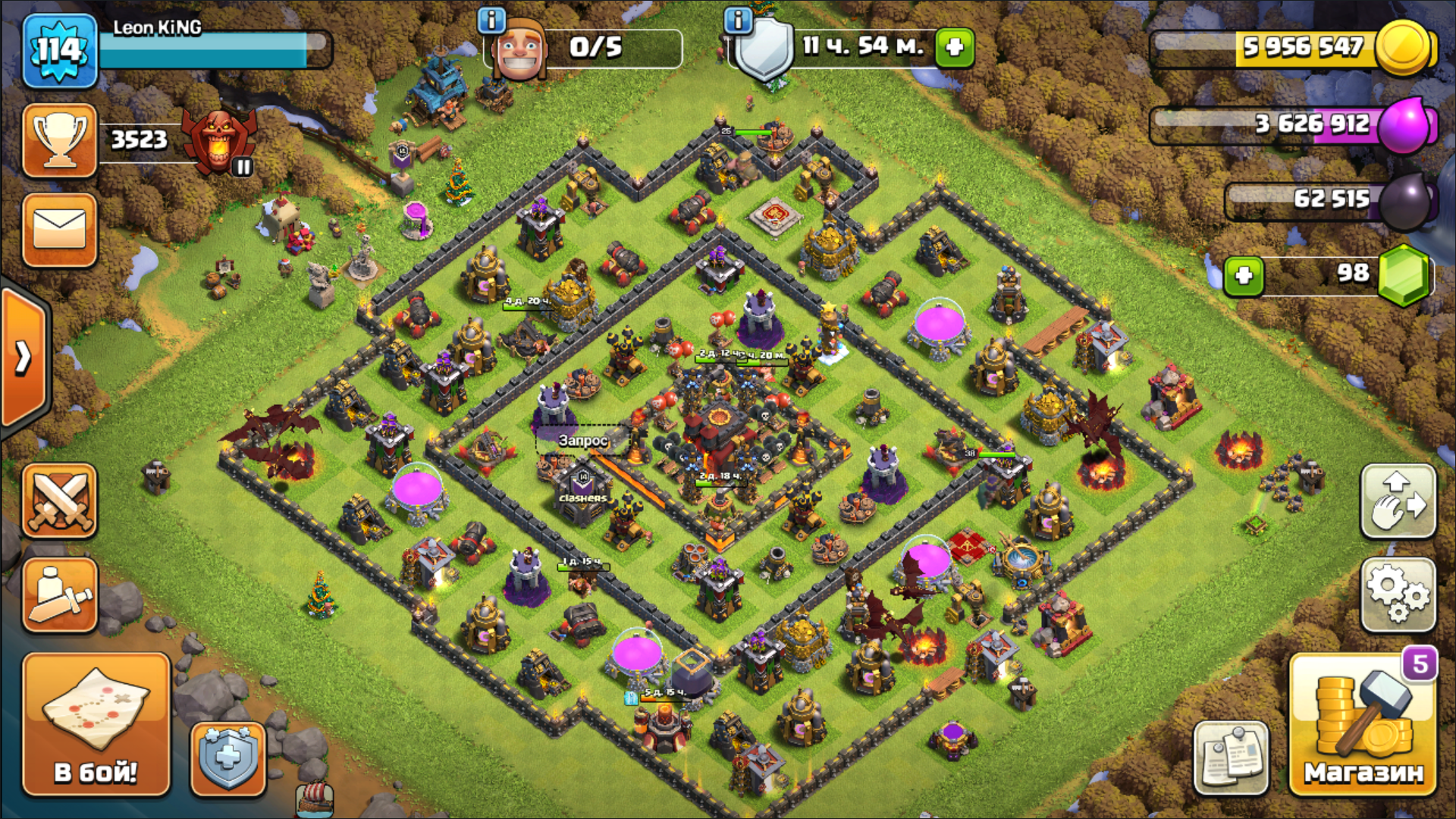Open the blue shield personal break button
The image size is (1456, 819).
click(x=227, y=758)
